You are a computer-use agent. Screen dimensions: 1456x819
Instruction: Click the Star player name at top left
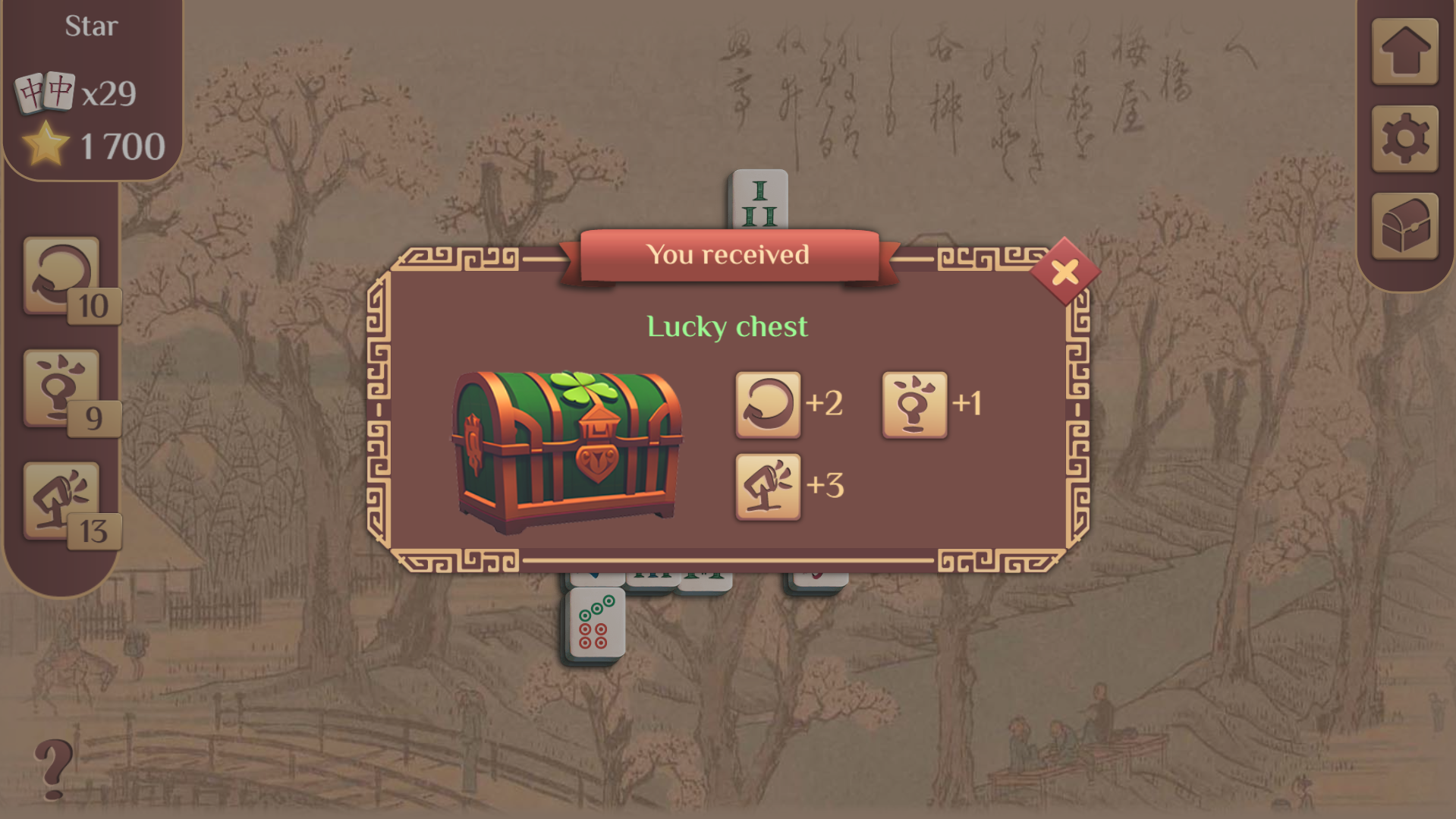coord(91,25)
